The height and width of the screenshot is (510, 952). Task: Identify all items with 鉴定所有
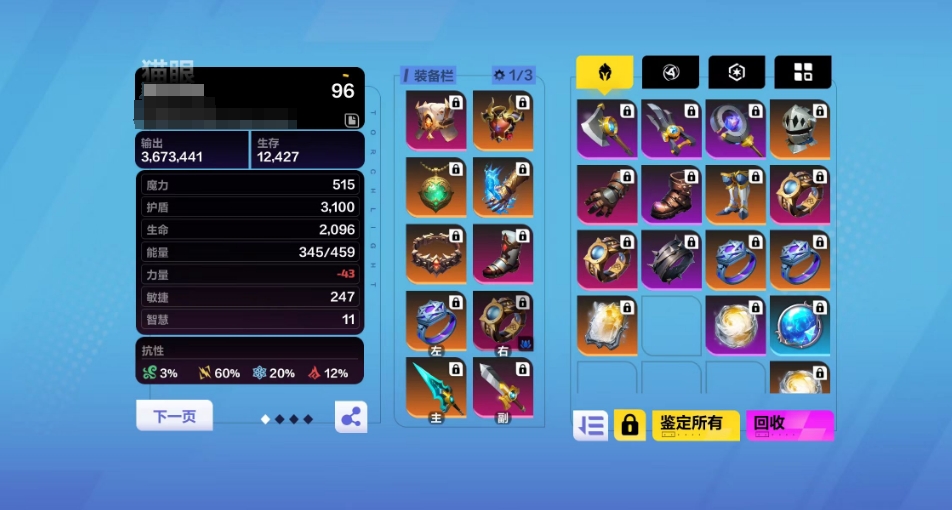pos(696,424)
